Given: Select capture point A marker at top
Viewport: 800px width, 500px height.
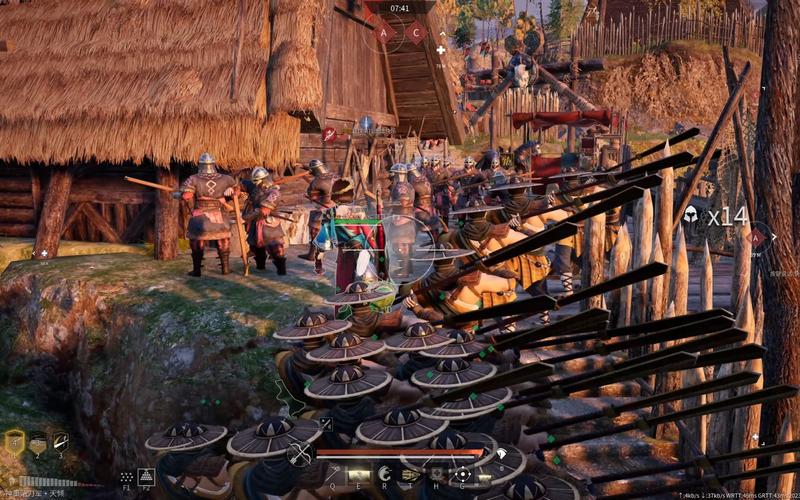Looking at the screenshot, I should coord(384,32).
